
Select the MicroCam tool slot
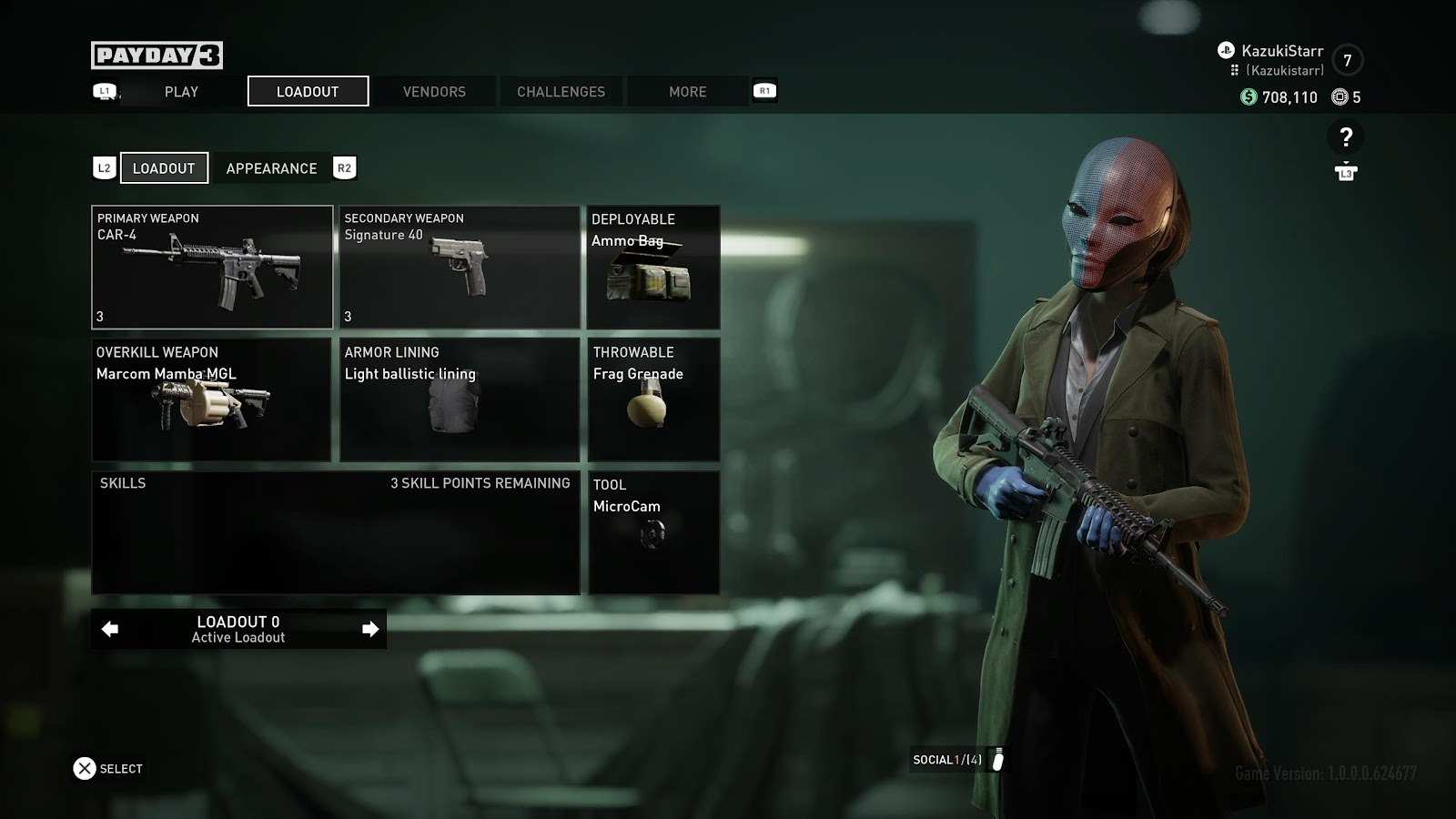click(x=653, y=532)
